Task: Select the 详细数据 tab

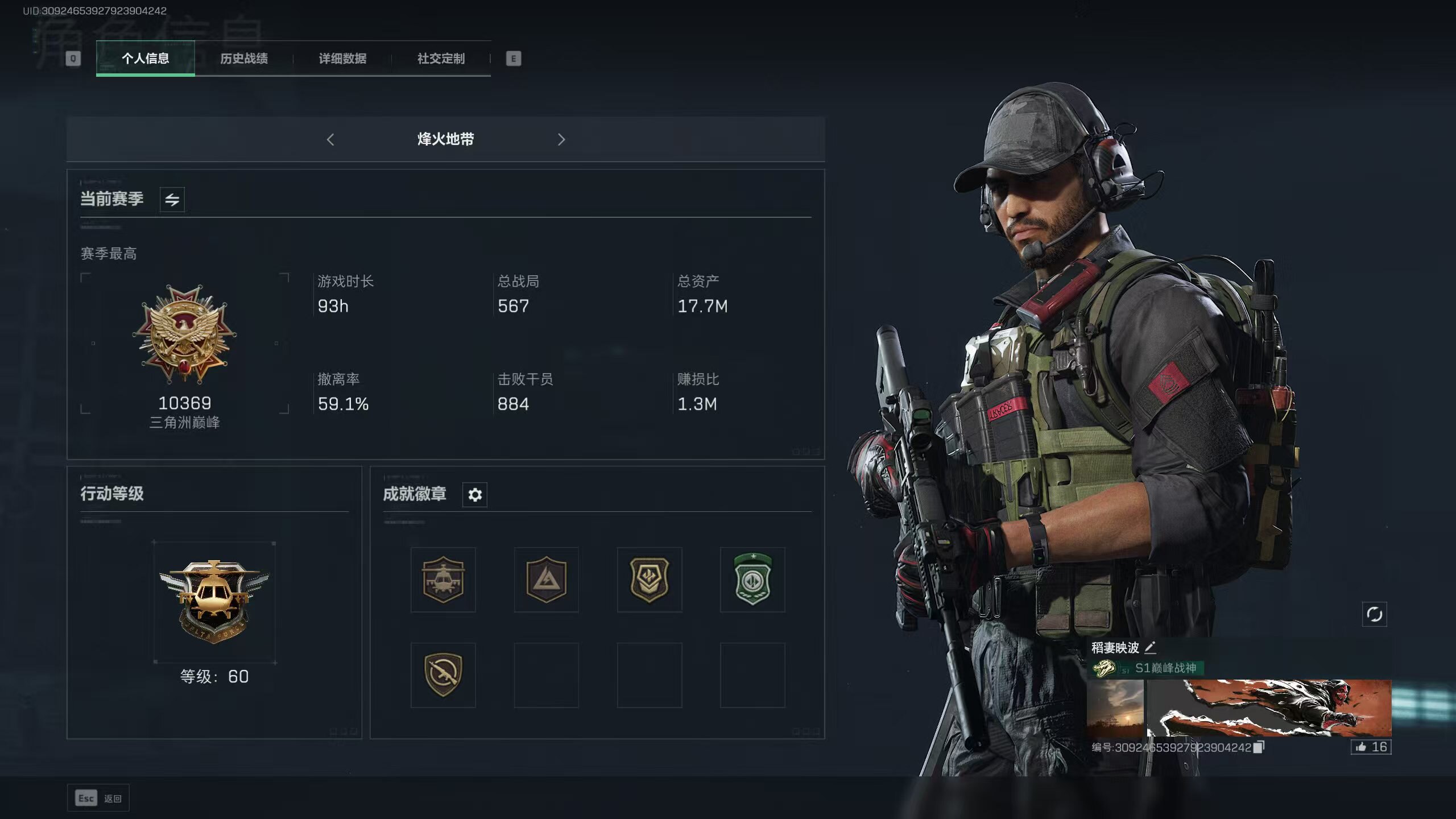Action: [342, 58]
